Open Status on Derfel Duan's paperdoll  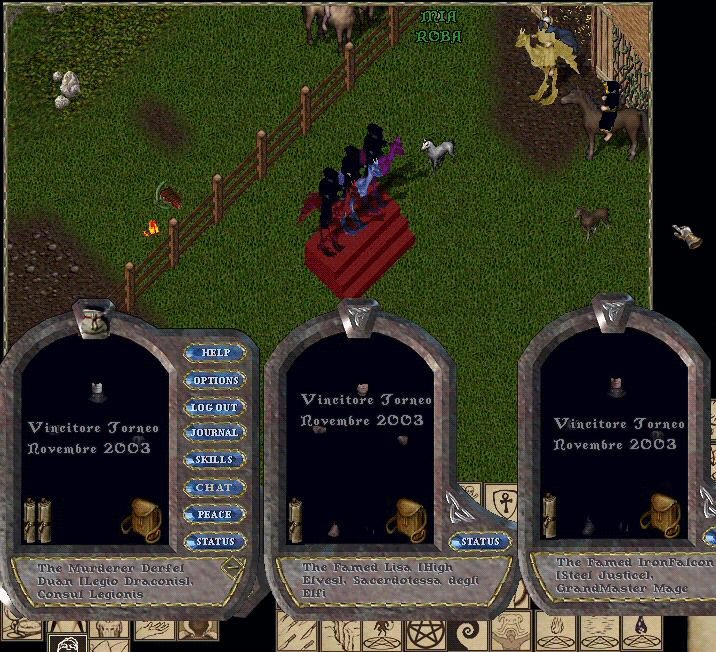(x=215, y=541)
